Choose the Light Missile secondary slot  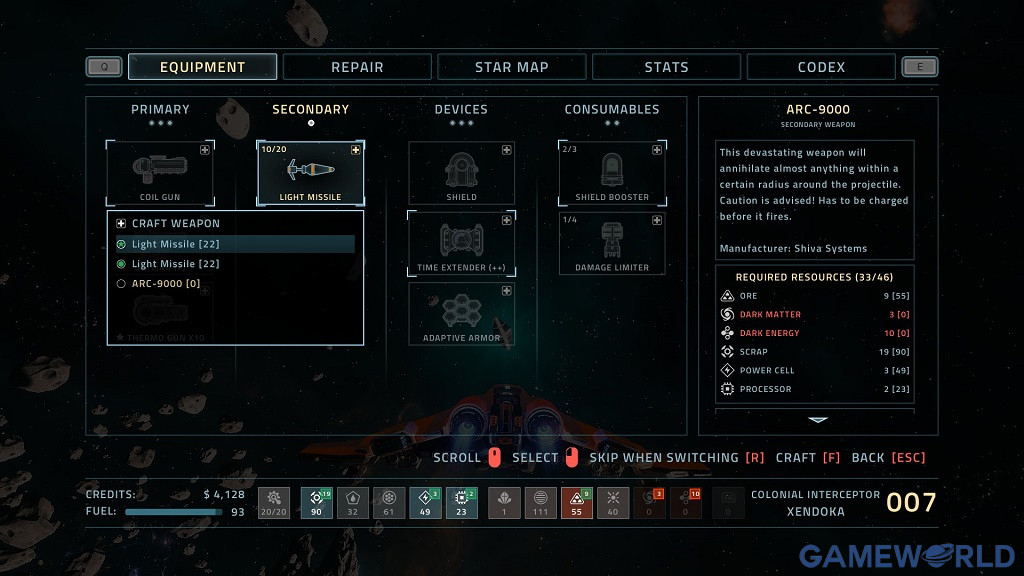click(x=310, y=173)
